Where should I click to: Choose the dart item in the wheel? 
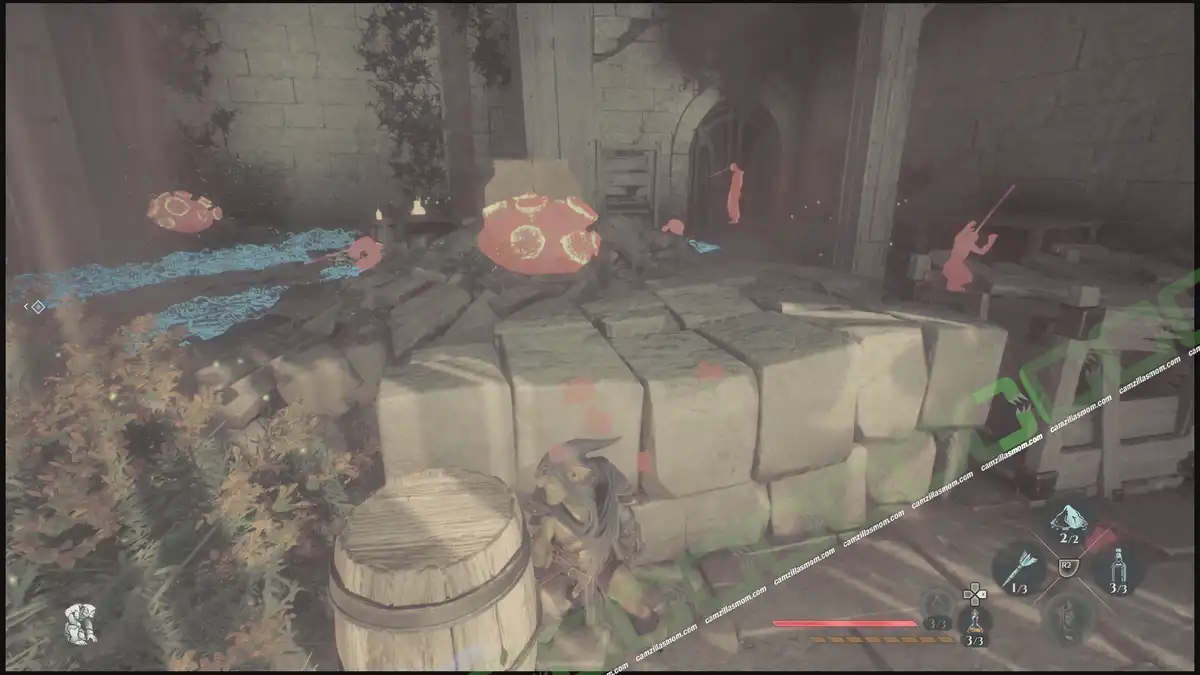point(1017,570)
